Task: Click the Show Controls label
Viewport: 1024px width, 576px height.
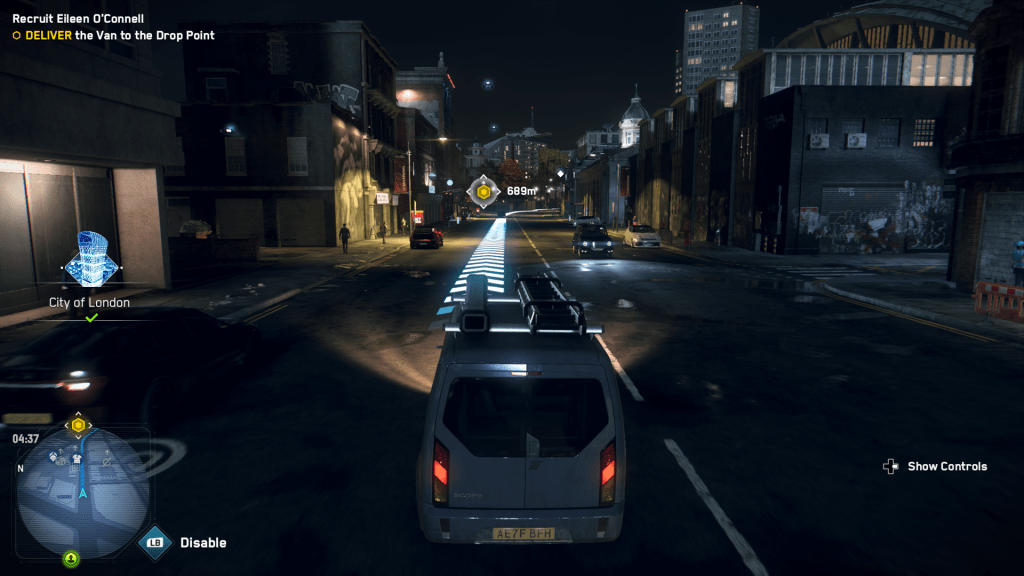Action: click(946, 466)
